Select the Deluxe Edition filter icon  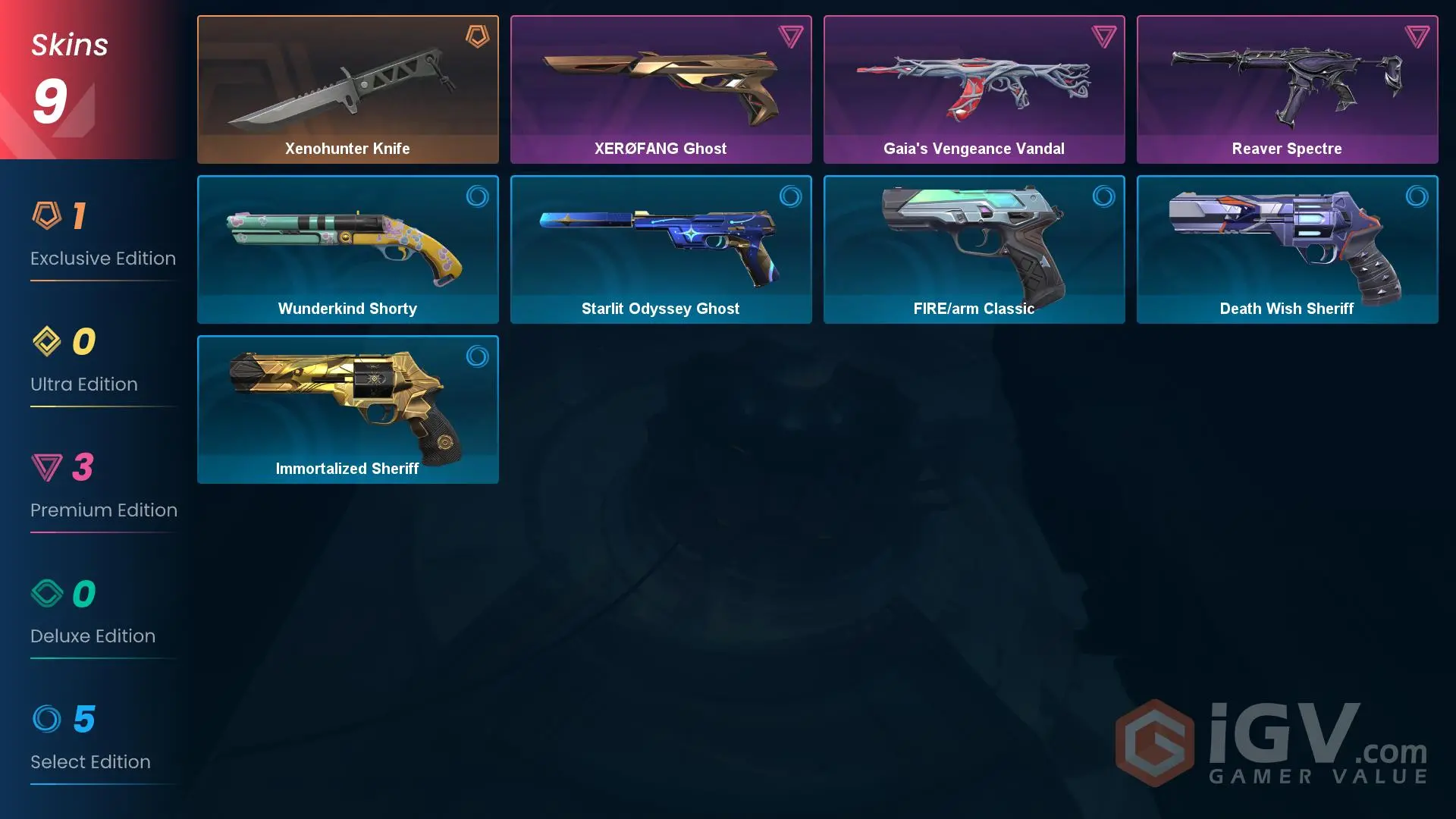[47, 592]
